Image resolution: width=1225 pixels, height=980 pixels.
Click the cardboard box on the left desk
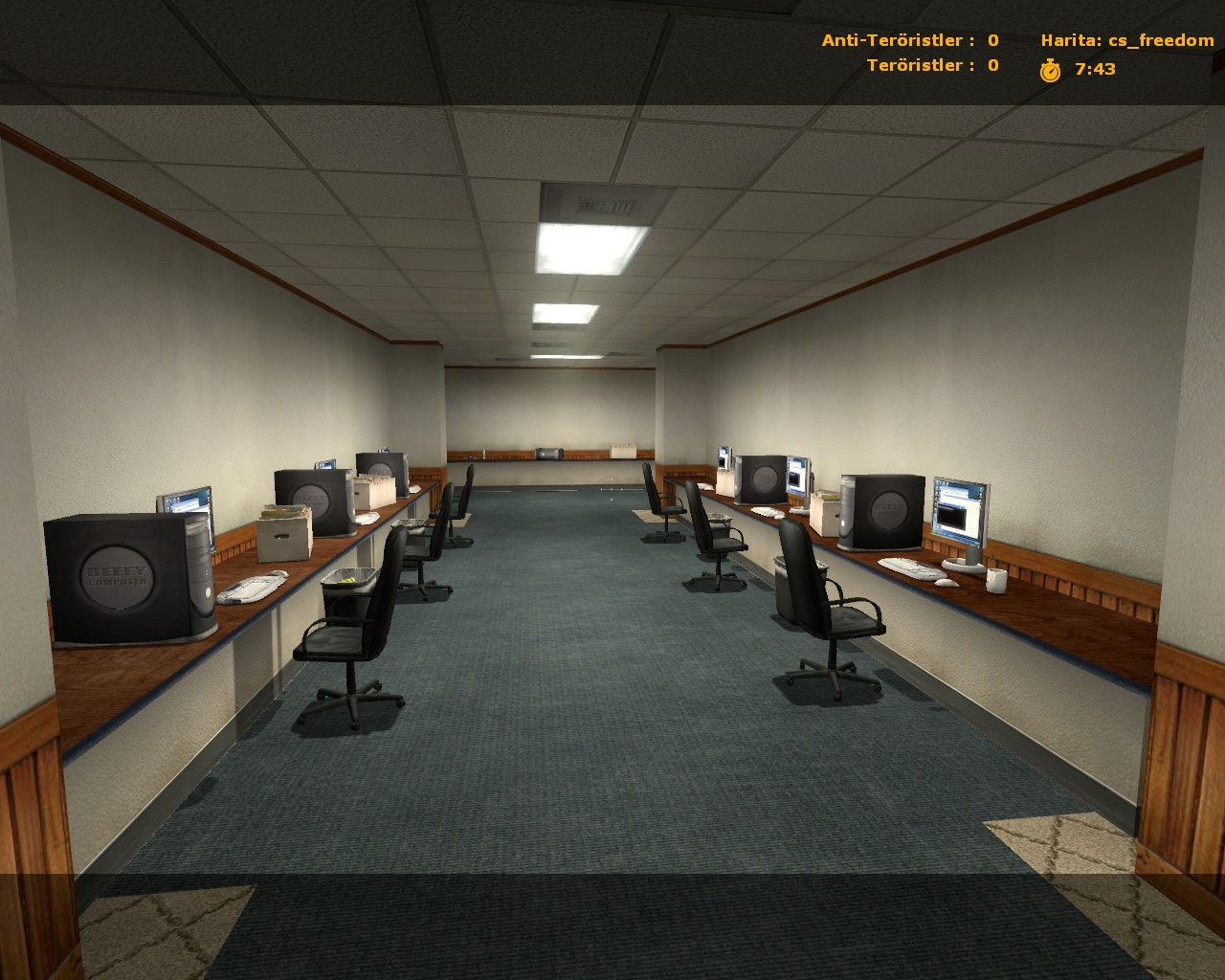(284, 534)
